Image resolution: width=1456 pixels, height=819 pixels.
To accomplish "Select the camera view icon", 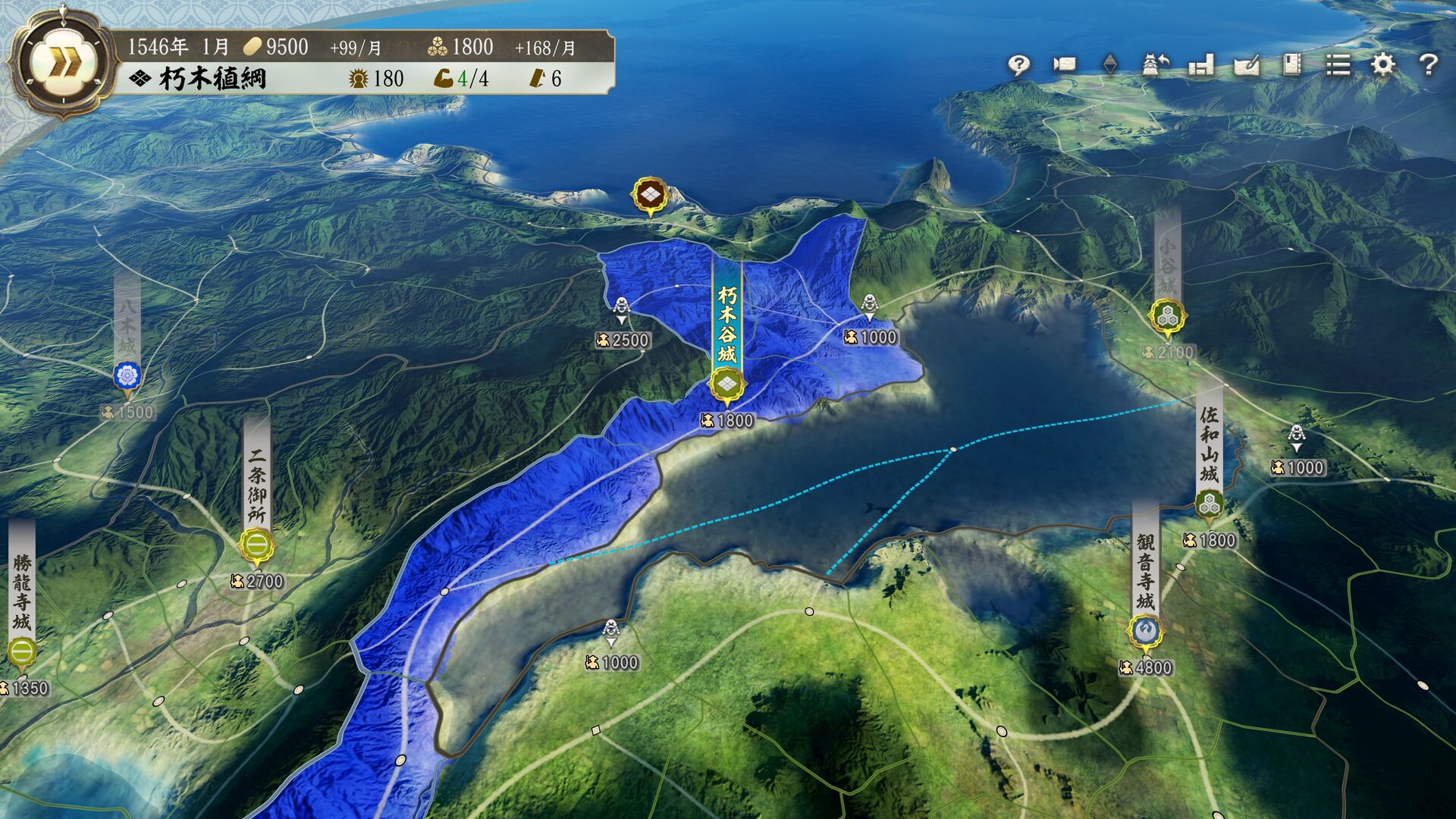I will (1065, 64).
